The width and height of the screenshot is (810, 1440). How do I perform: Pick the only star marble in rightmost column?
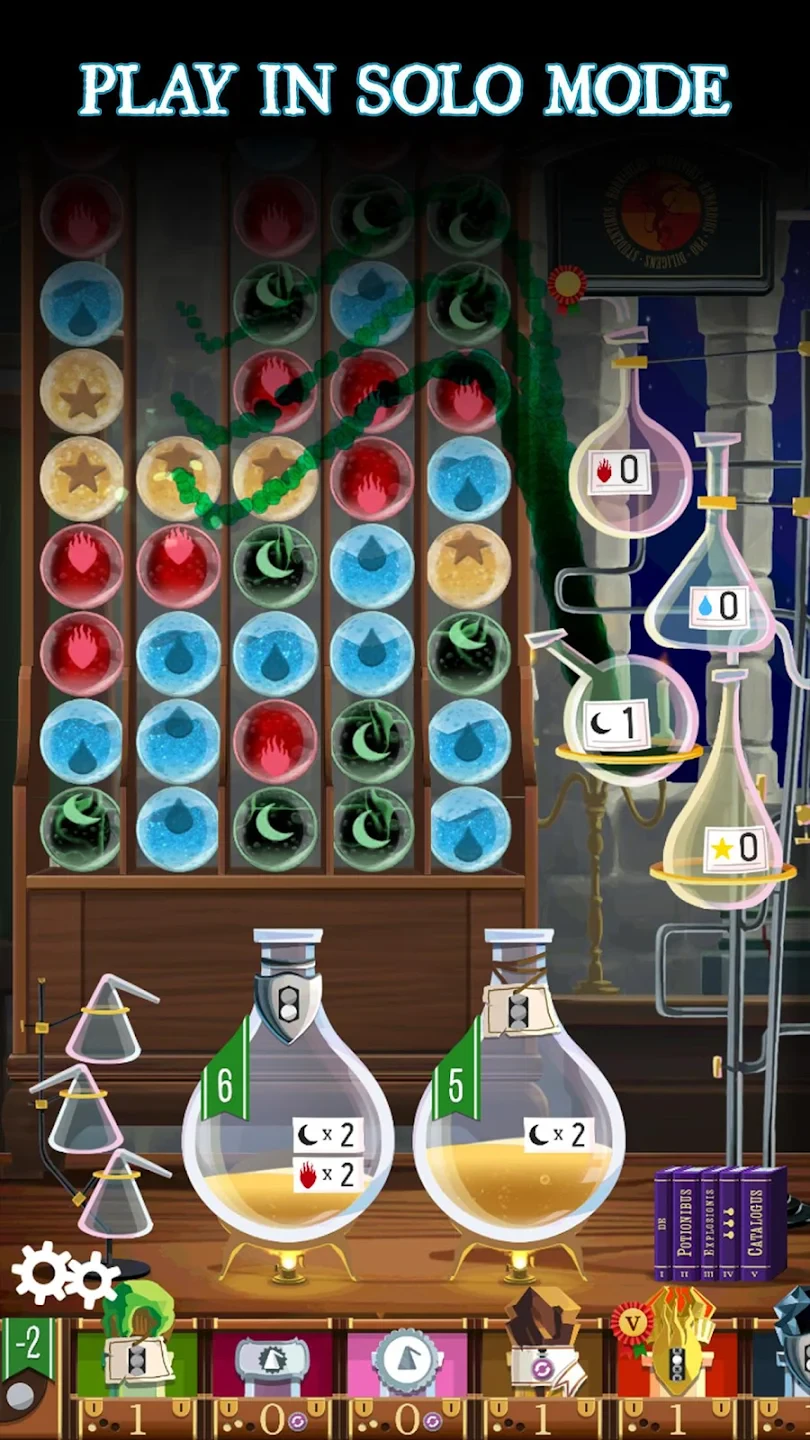(x=469, y=566)
